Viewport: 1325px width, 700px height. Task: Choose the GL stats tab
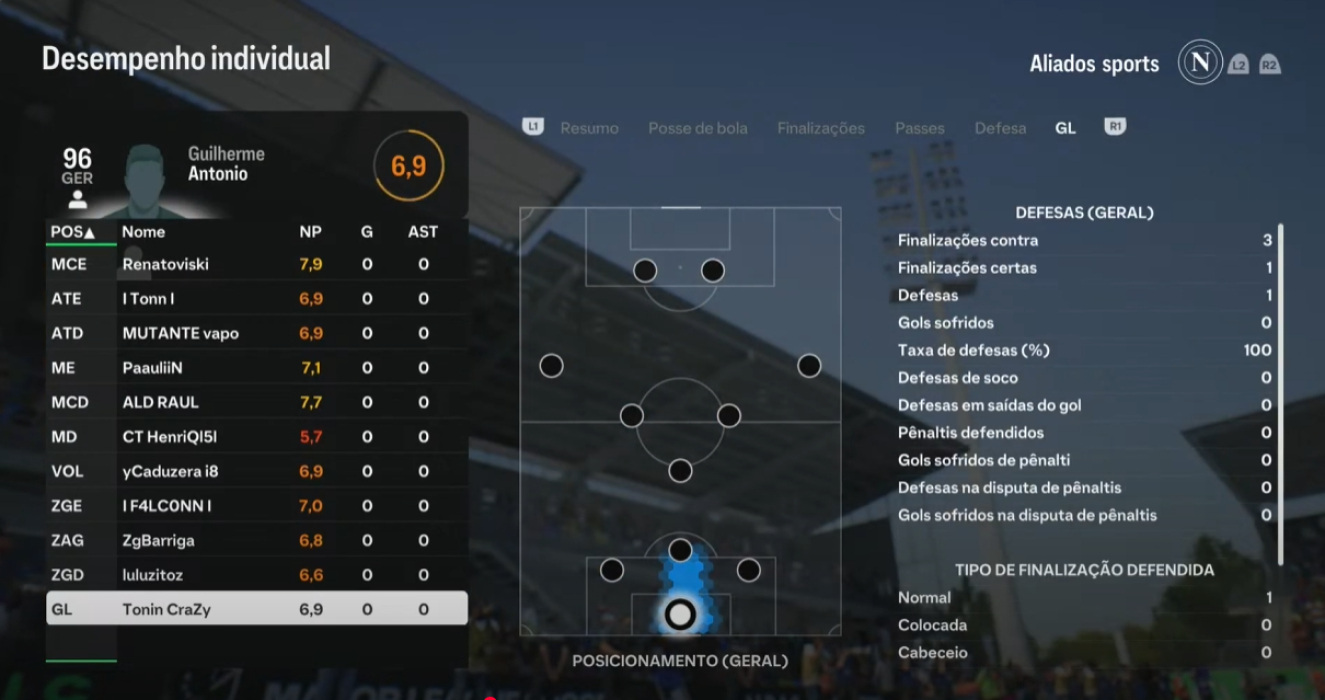(x=1065, y=128)
